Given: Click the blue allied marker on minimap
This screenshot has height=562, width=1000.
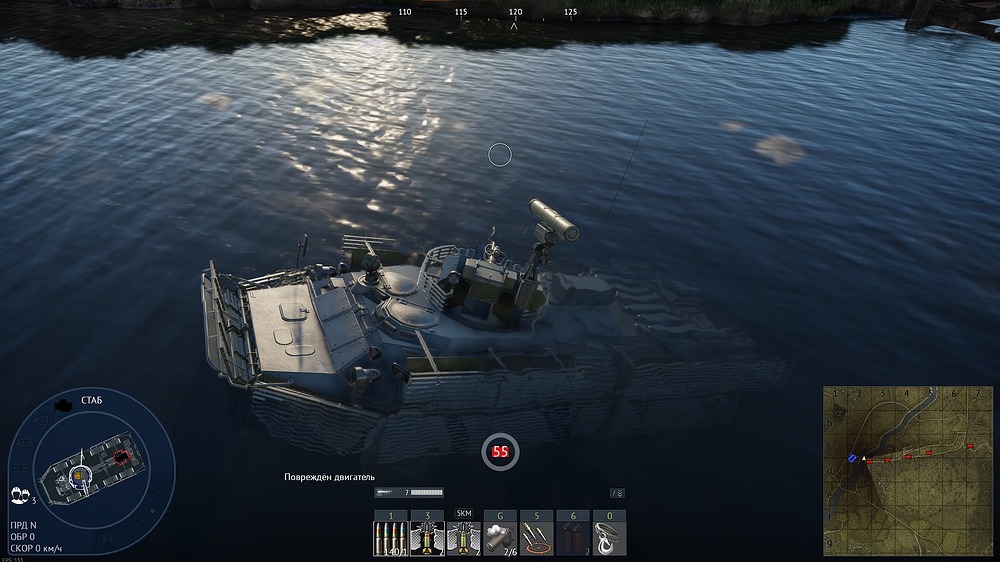Looking at the screenshot, I should [852, 458].
